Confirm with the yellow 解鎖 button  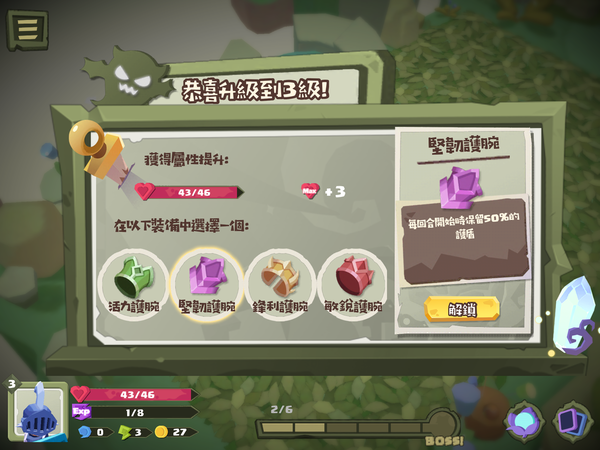coord(462,309)
